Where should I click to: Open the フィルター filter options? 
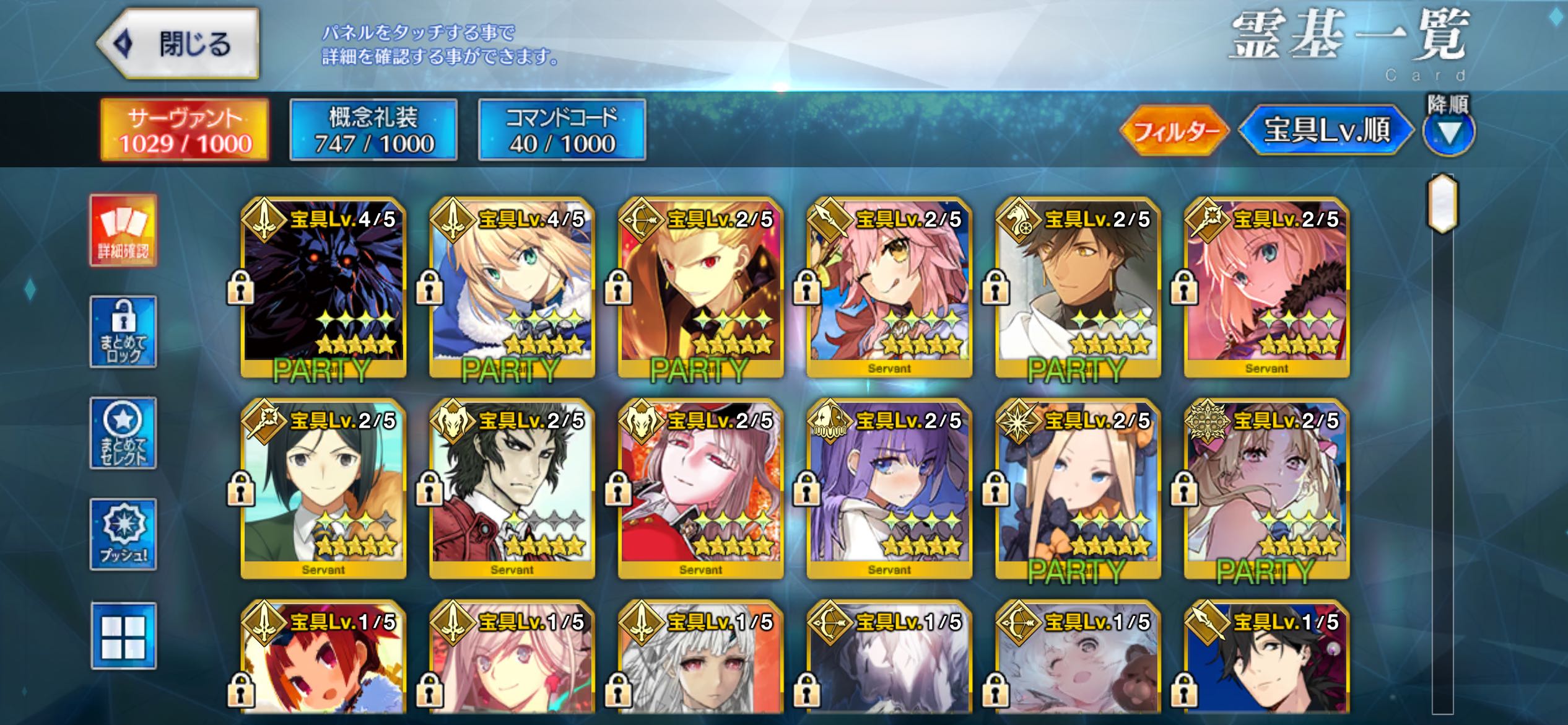pos(1174,131)
